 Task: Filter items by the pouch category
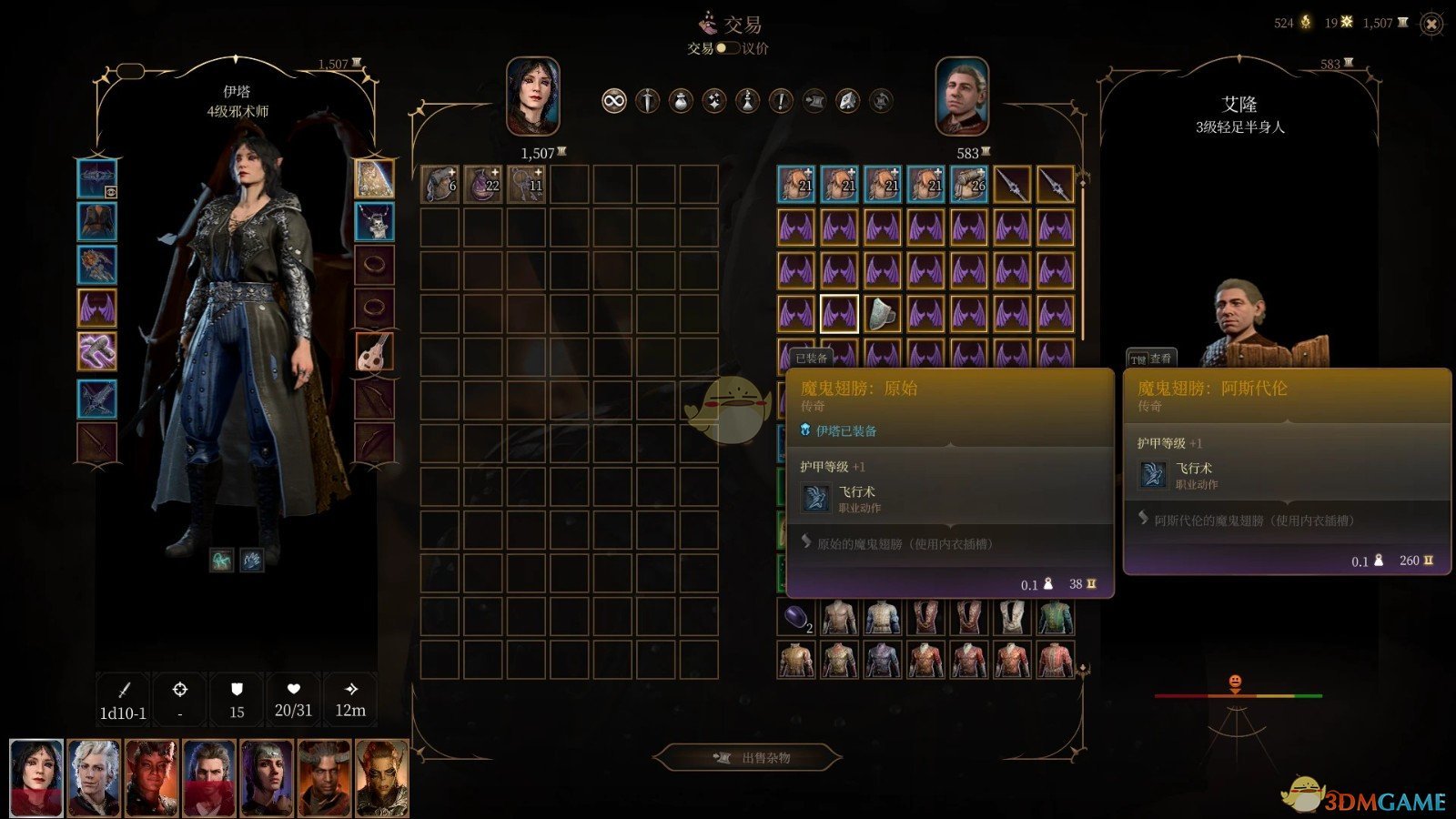[681, 101]
